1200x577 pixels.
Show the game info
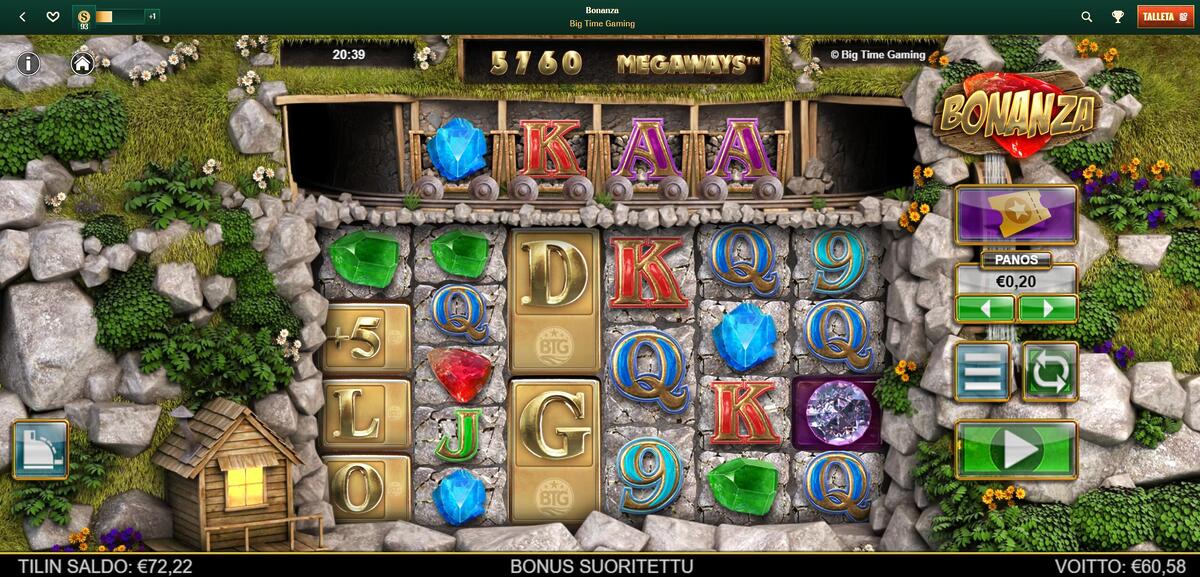(x=28, y=63)
